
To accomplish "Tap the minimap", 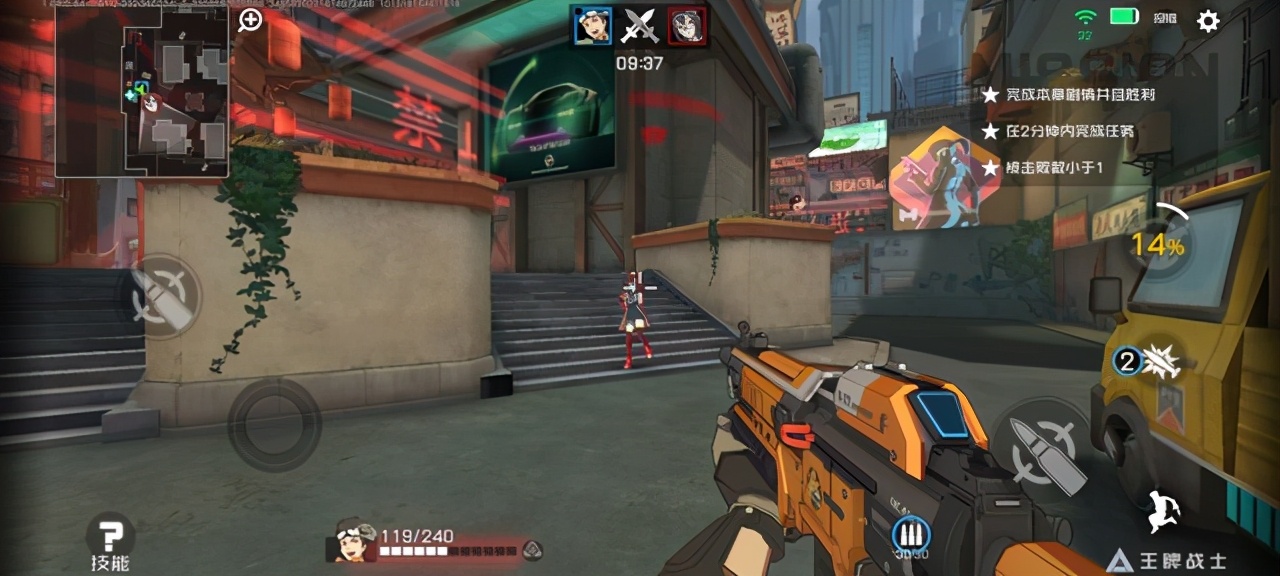I will 141,92.
